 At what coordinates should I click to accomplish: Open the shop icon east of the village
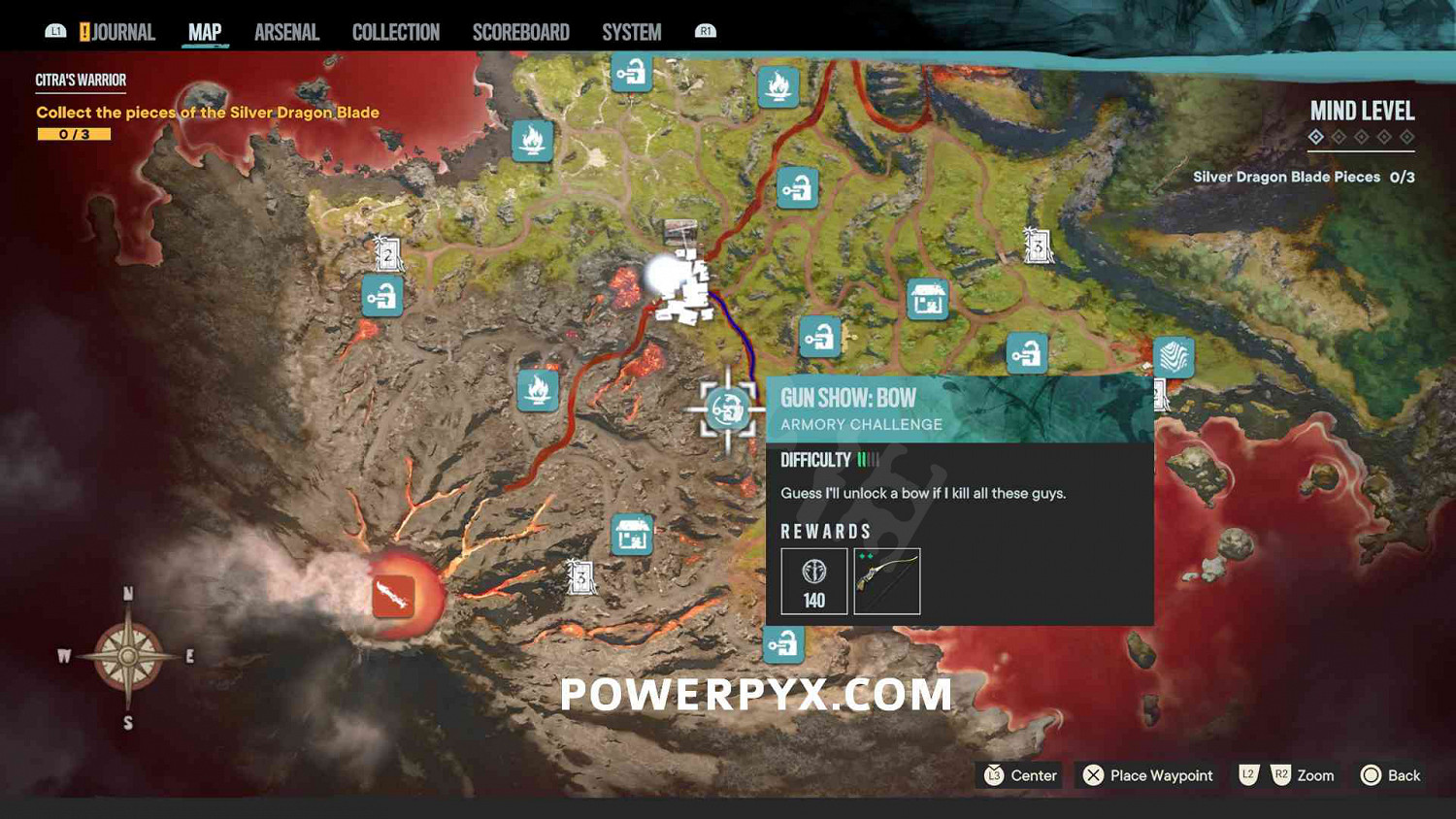927,299
